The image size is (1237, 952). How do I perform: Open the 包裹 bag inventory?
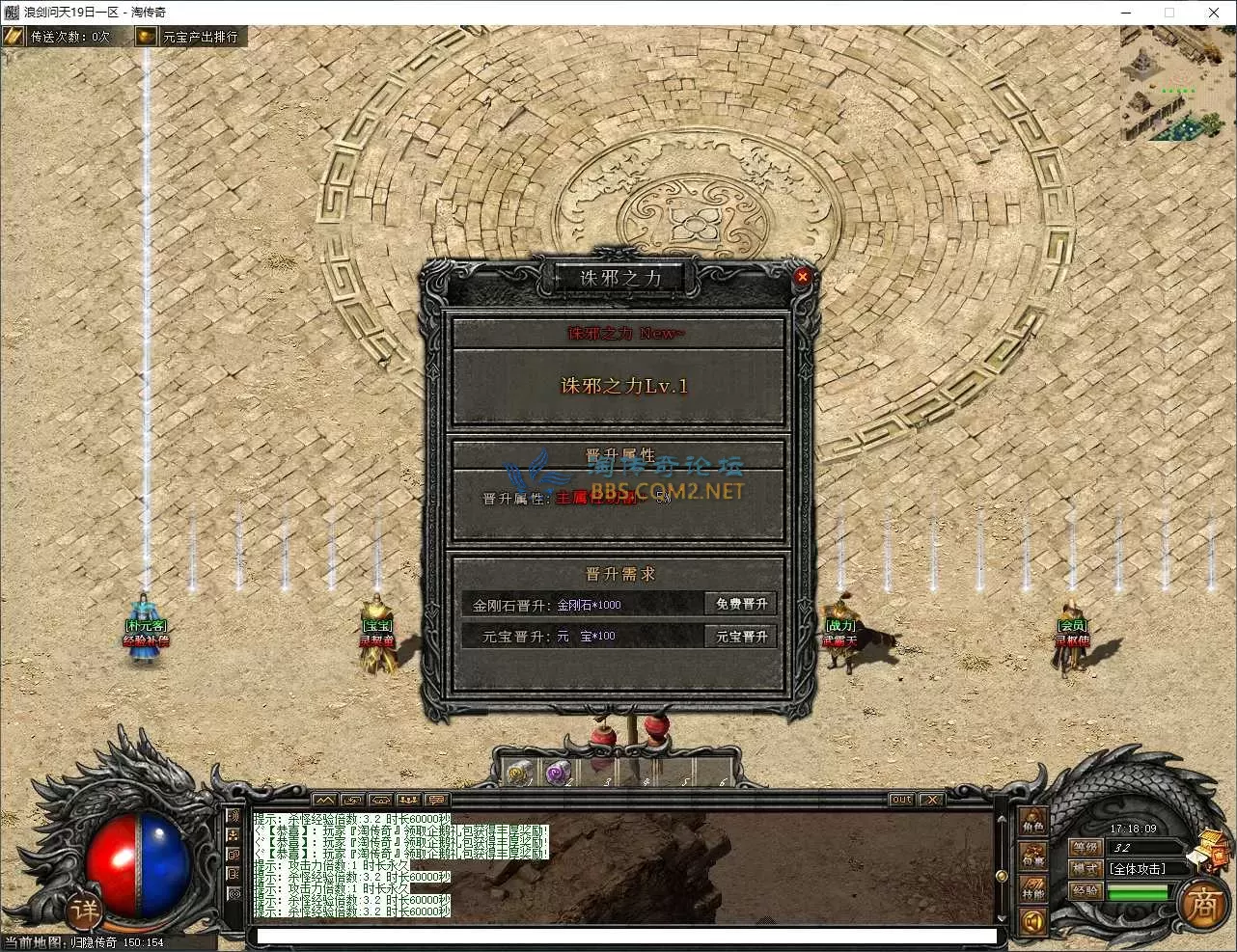click(1033, 857)
